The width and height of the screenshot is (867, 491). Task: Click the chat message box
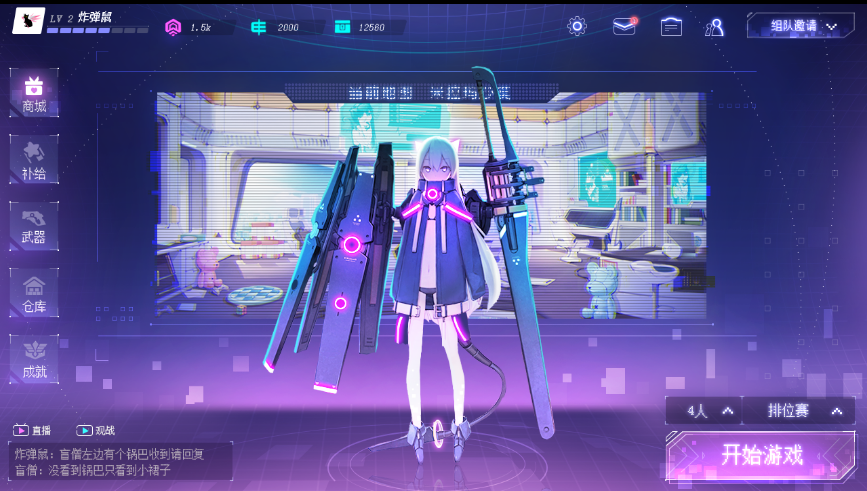(121, 461)
